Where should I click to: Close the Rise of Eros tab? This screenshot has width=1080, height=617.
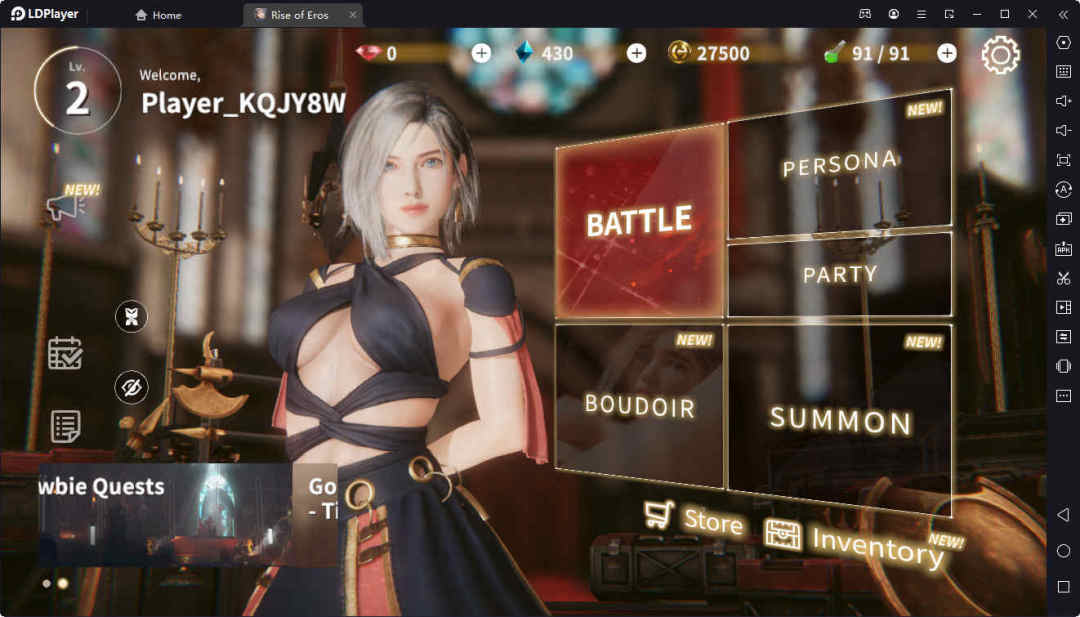[352, 15]
